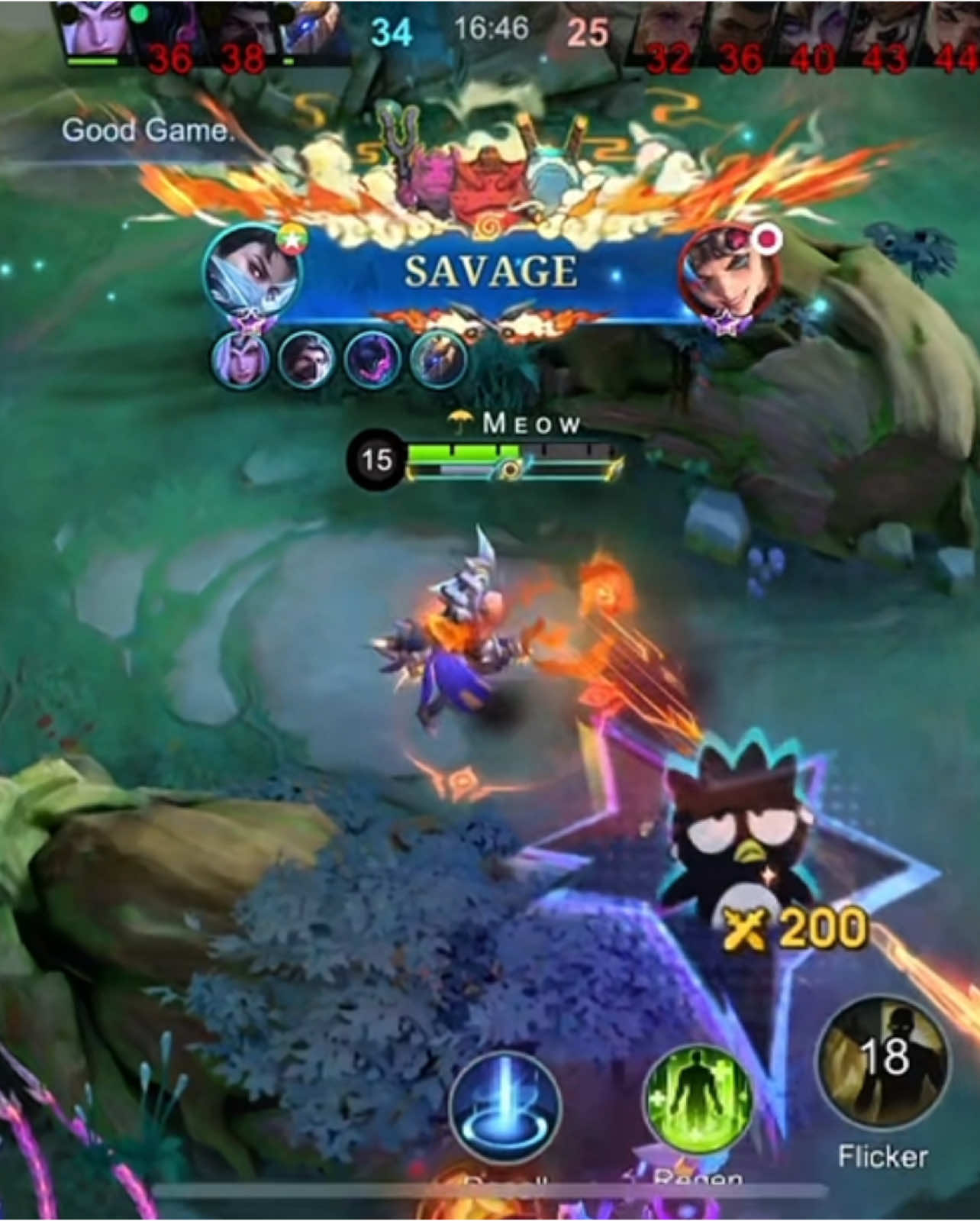This screenshot has height=1221, width=980.
Task: Tap the Good Game chat message
Action: [x=150, y=130]
